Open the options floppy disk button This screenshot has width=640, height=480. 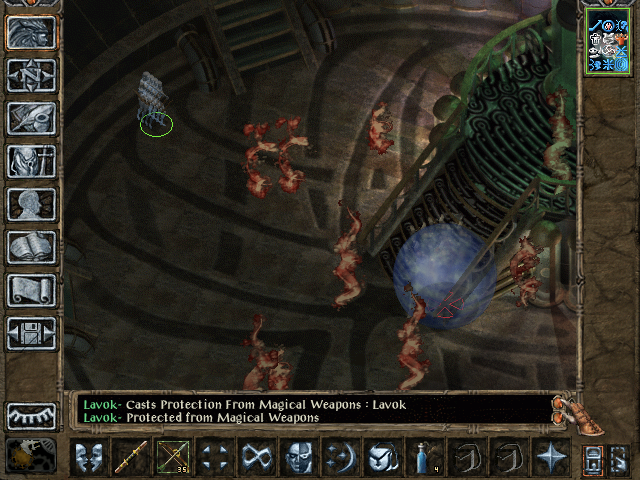[x=31, y=333]
